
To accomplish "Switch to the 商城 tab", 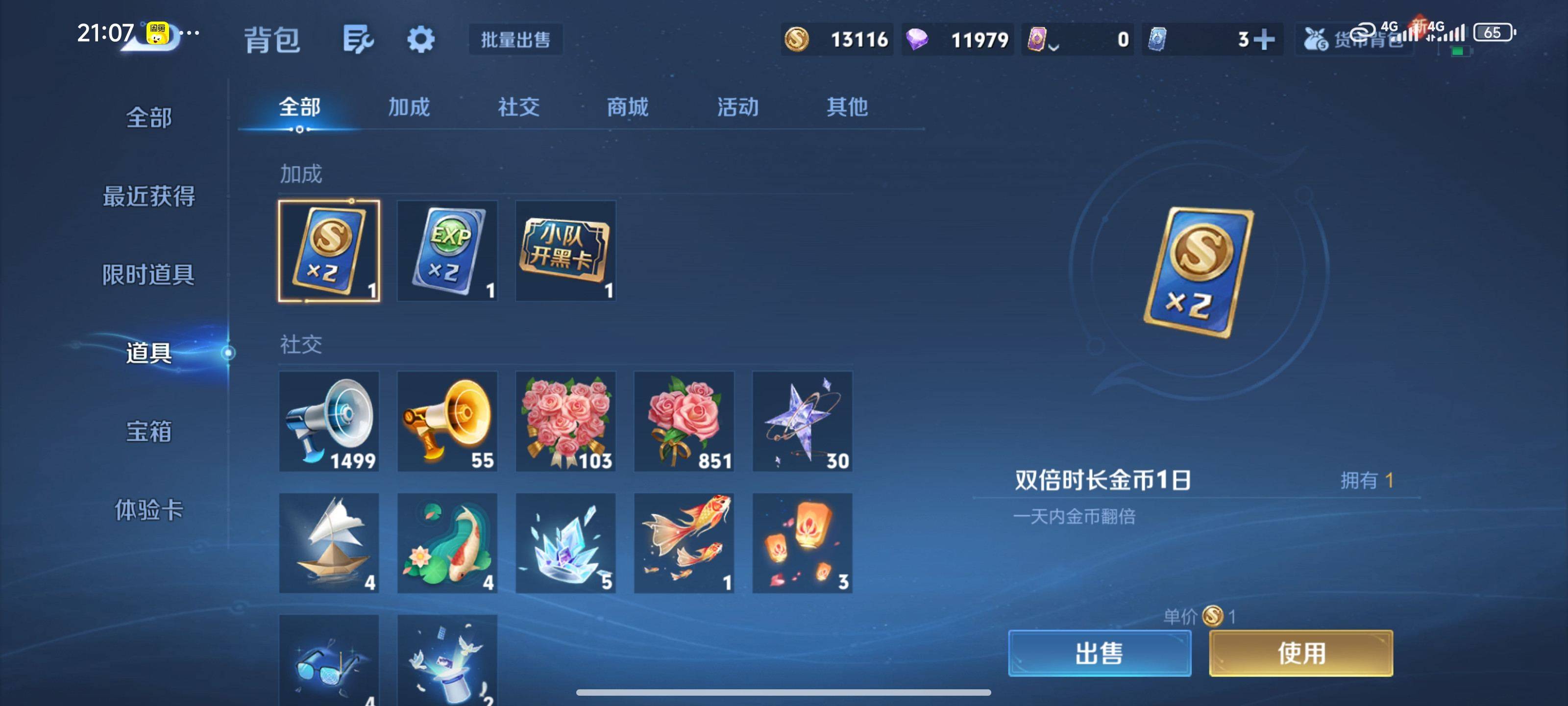I will tap(628, 107).
